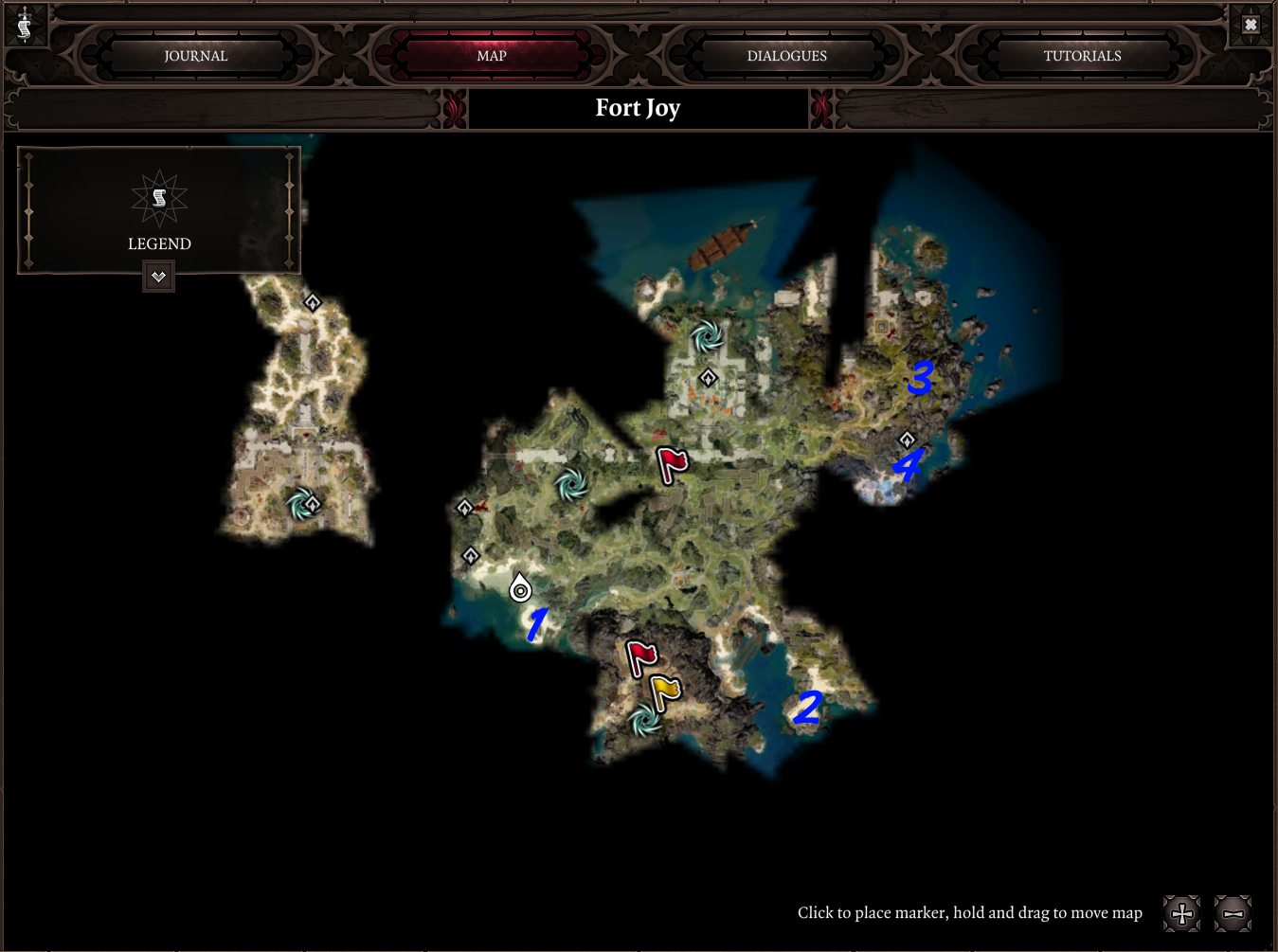Viewport: 1278px width, 952px height.
Task: Click the waypoint swirl nearest the ship
Action: pos(707,335)
